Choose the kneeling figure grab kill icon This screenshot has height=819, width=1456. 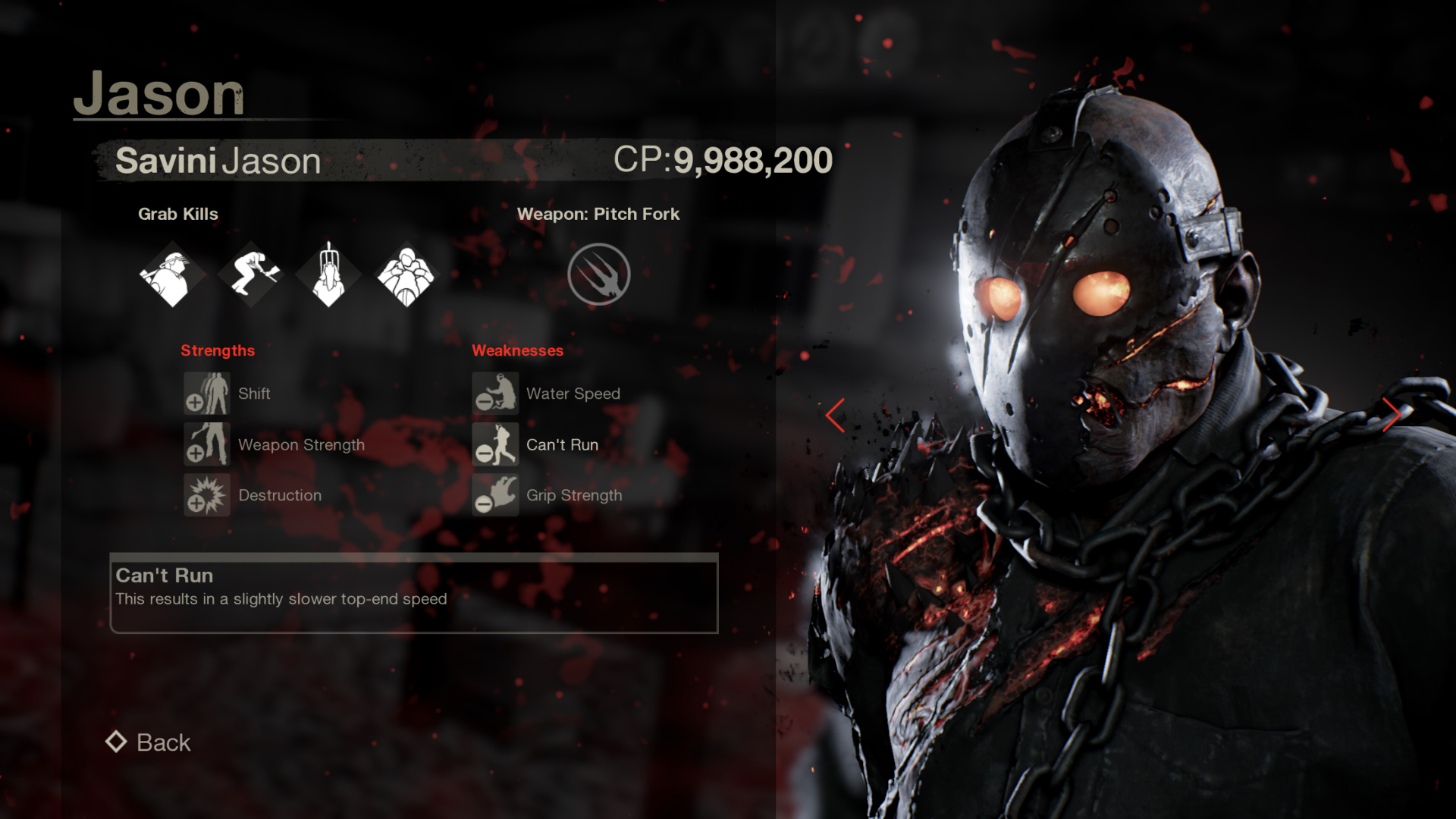pos(251,275)
